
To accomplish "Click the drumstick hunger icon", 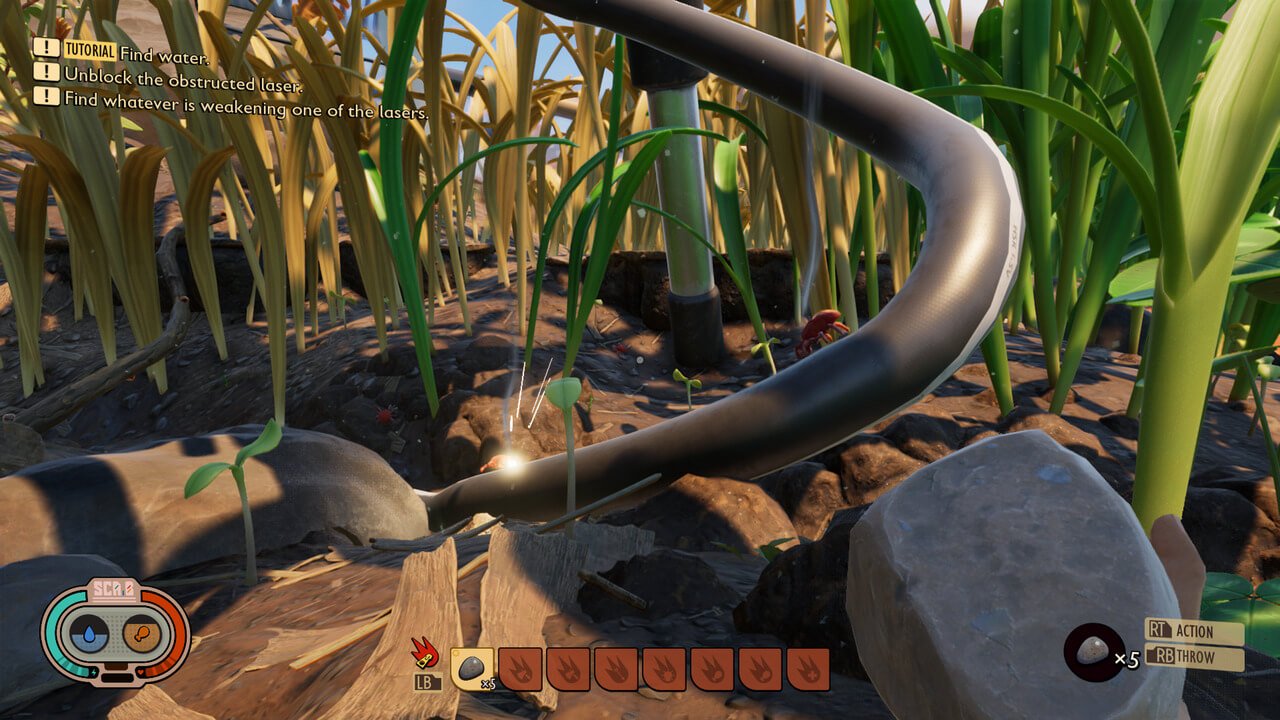I will point(142,634).
